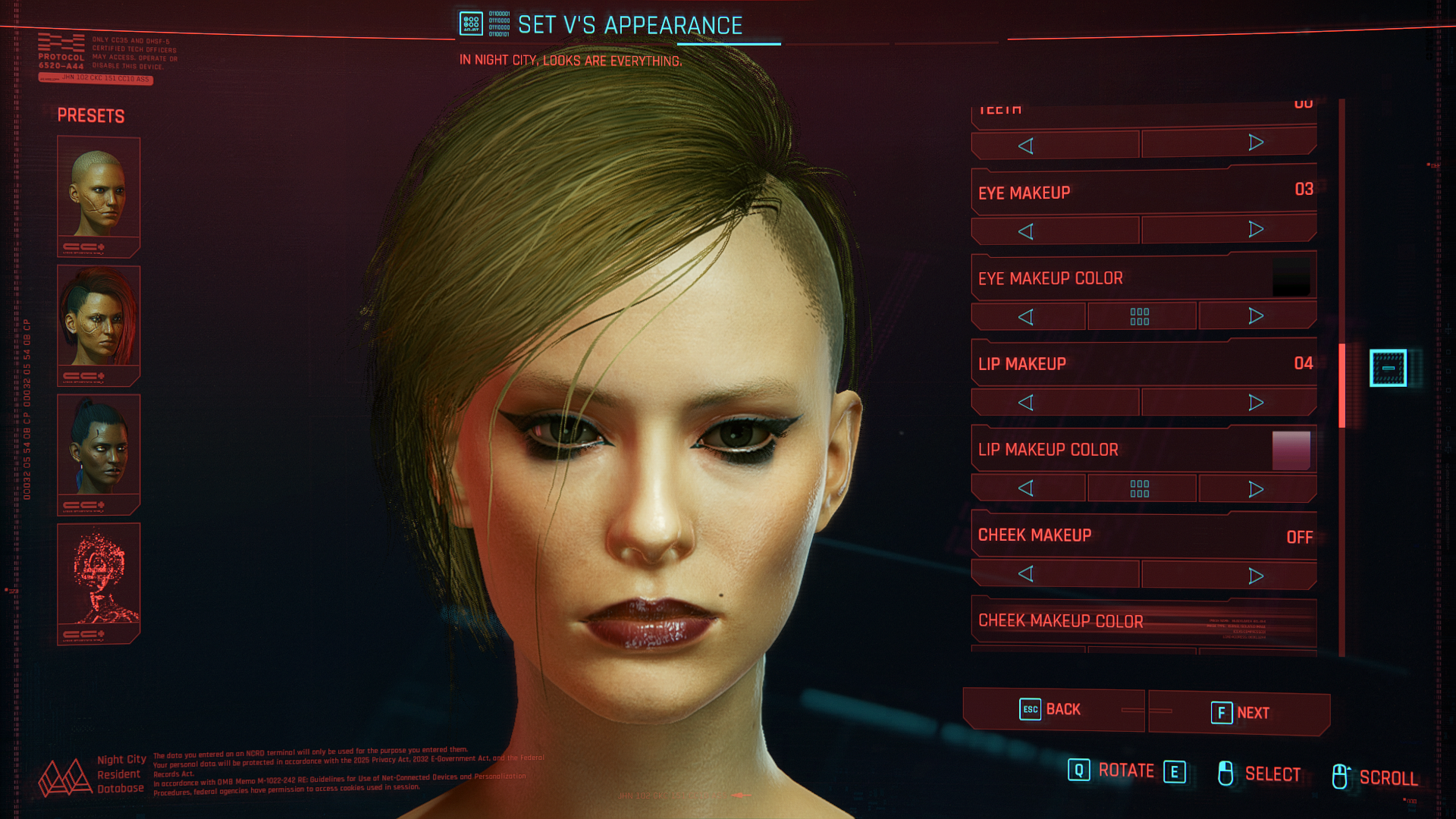This screenshot has height=819, width=1456.
Task: Pick the dark-skinned topknot preset thumbnail
Action: pyautogui.click(x=99, y=453)
